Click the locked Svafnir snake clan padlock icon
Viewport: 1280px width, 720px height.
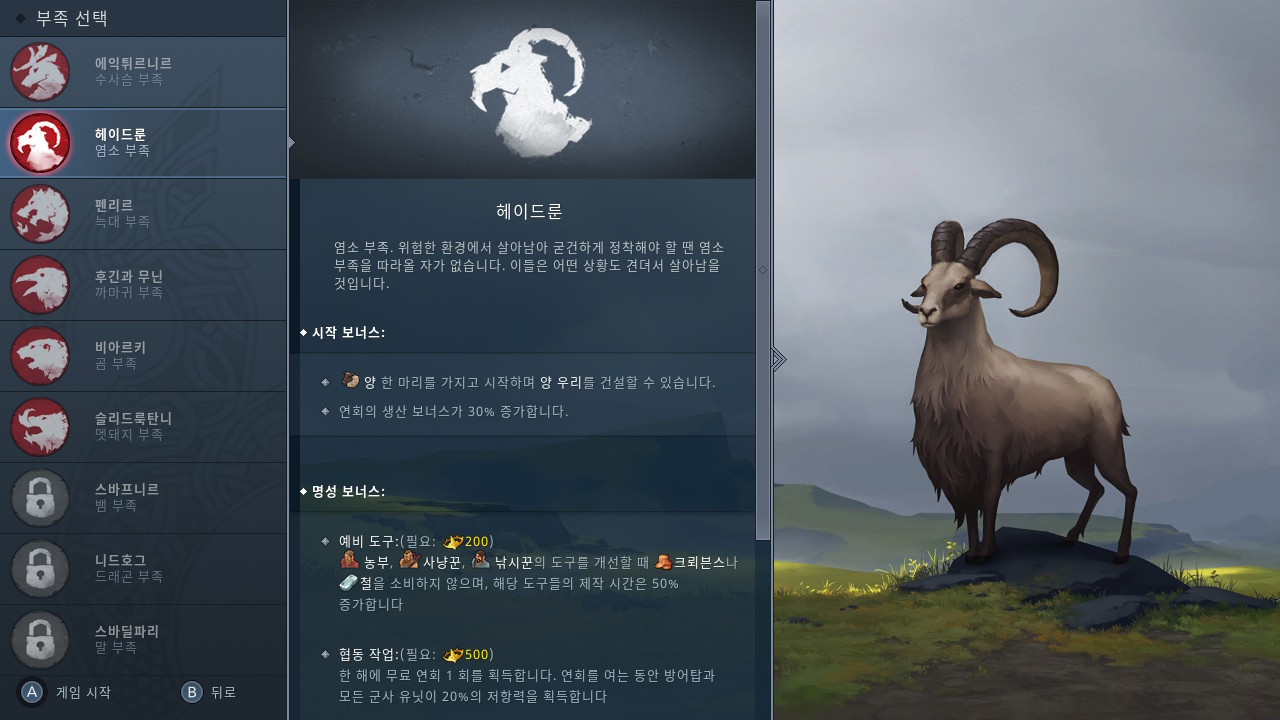[40, 498]
